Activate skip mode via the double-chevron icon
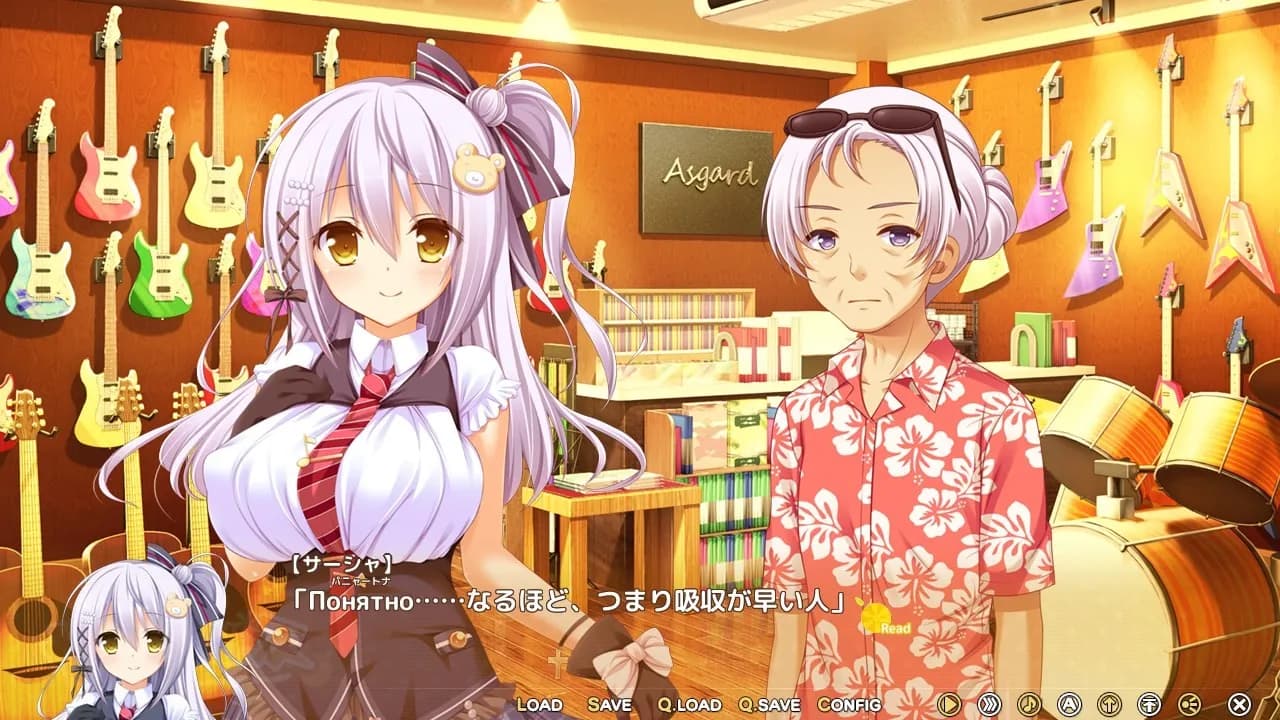 click(989, 704)
